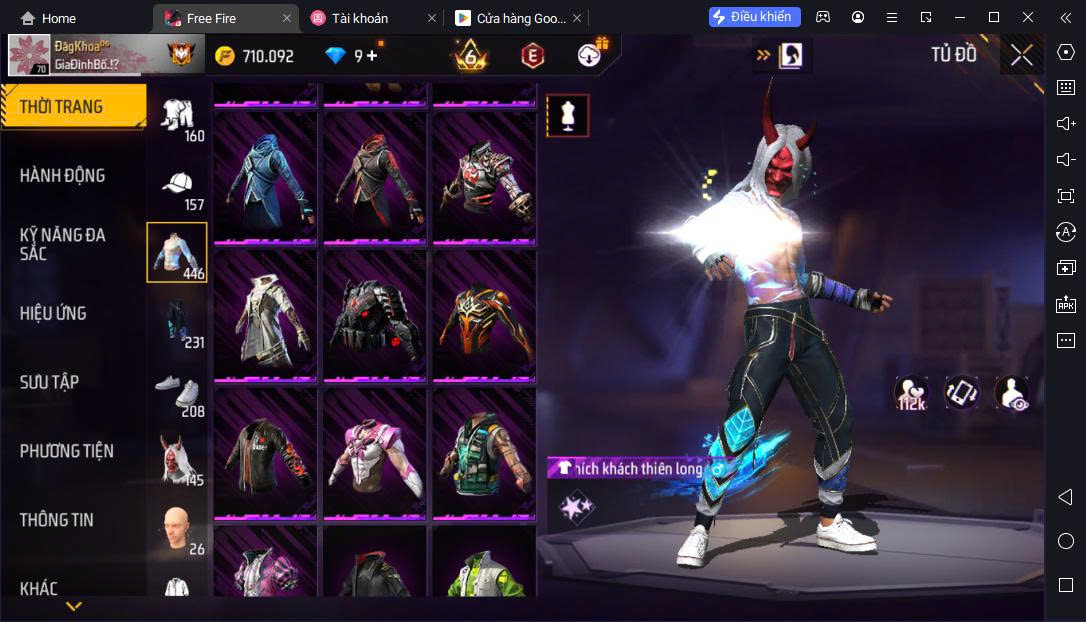This screenshot has width=1086, height=622.
Task: Pick the green tactical vest
Action: (x=484, y=453)
